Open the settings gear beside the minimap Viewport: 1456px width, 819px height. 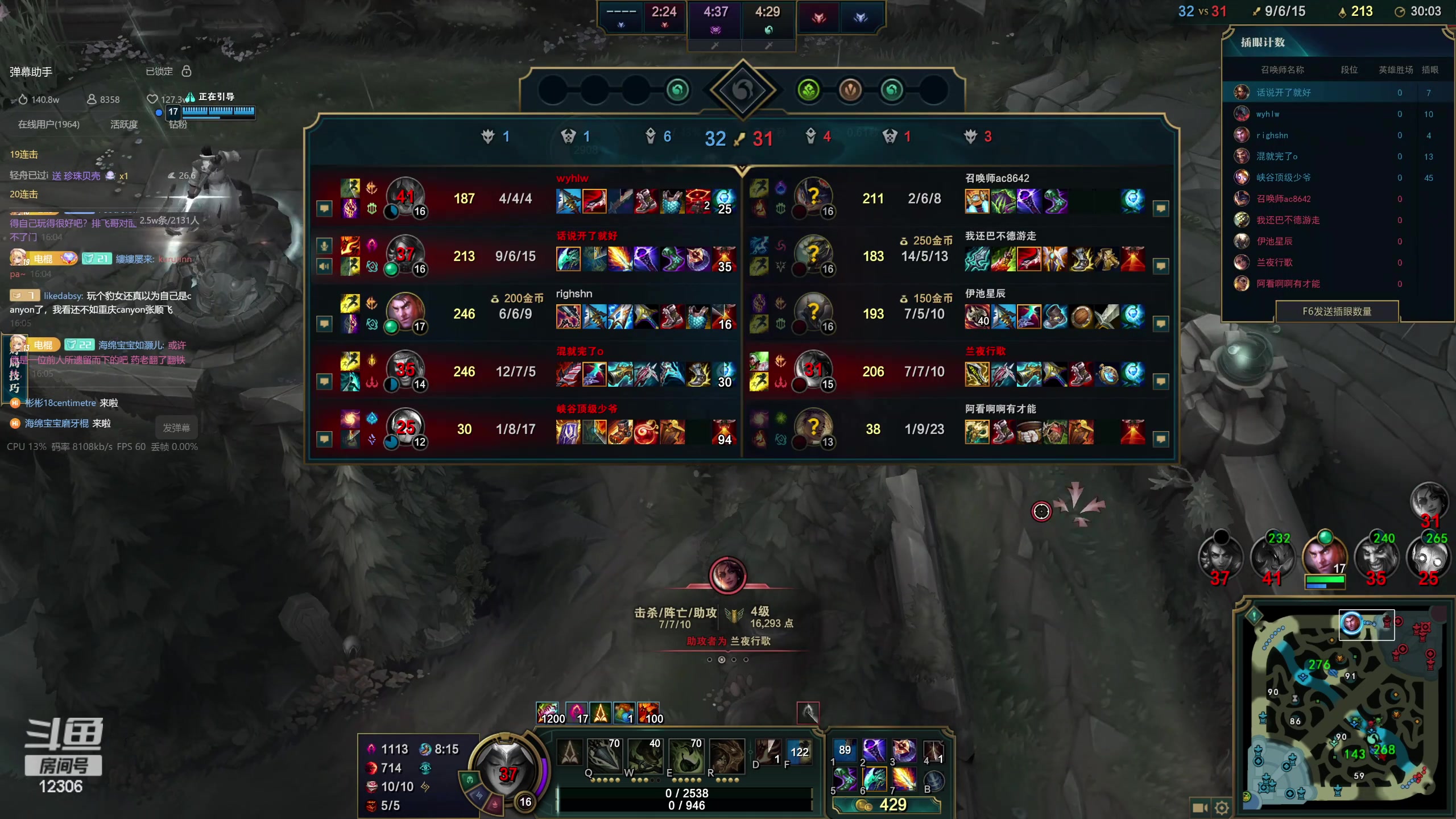point(1222,808)
